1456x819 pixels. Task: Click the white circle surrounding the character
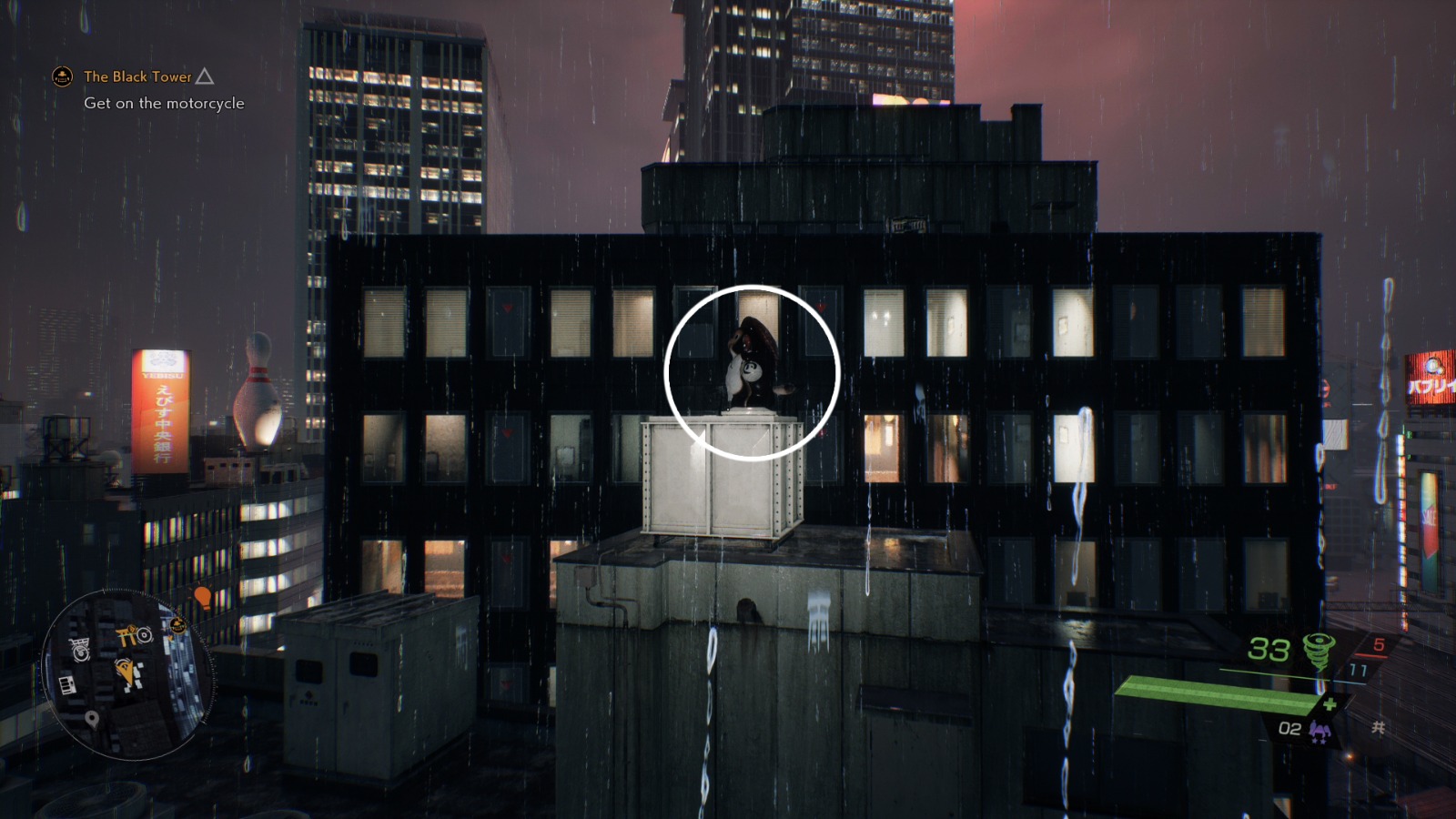click(752, 369)
